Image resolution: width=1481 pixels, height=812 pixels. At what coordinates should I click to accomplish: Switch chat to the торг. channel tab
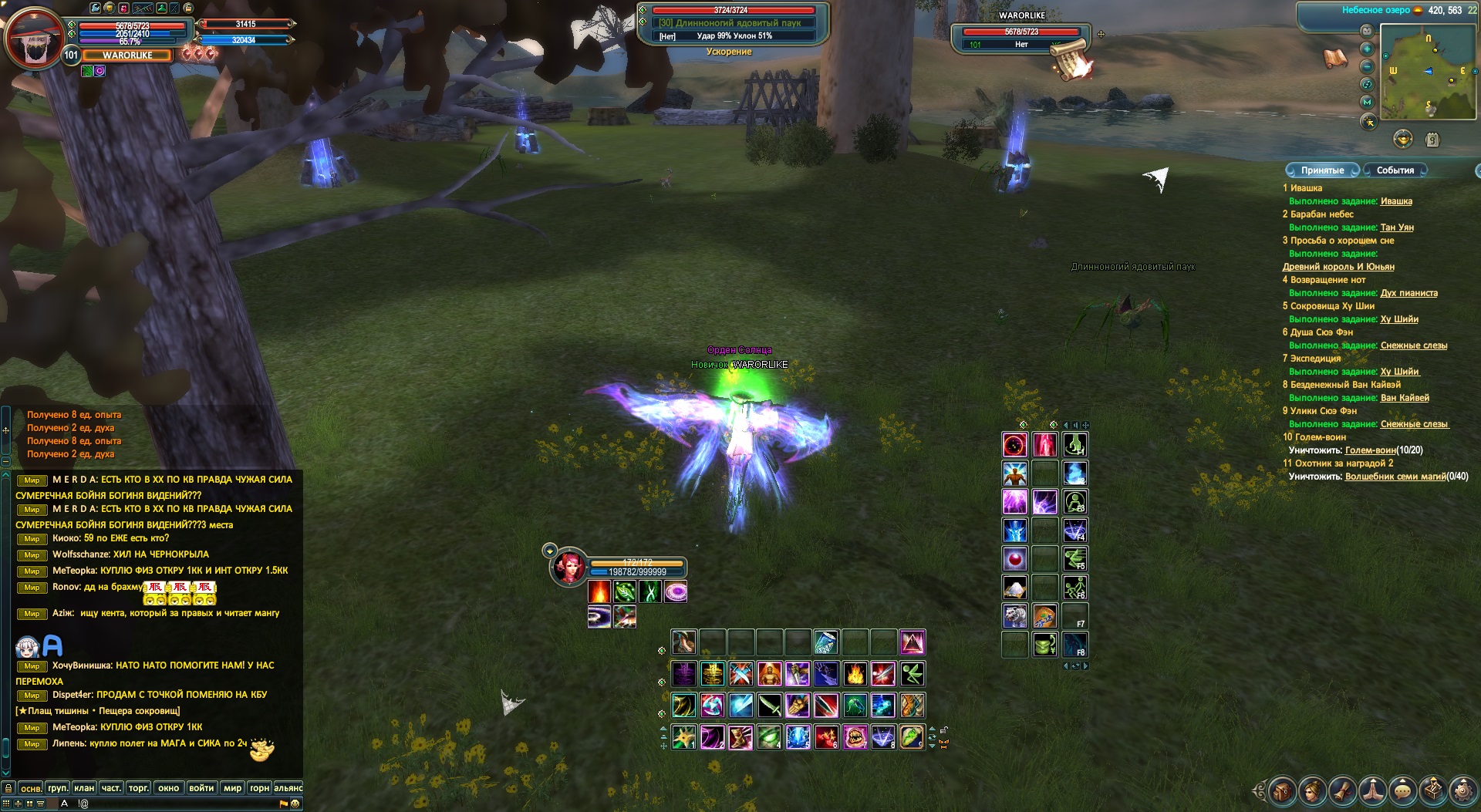[x=138, y=788]
